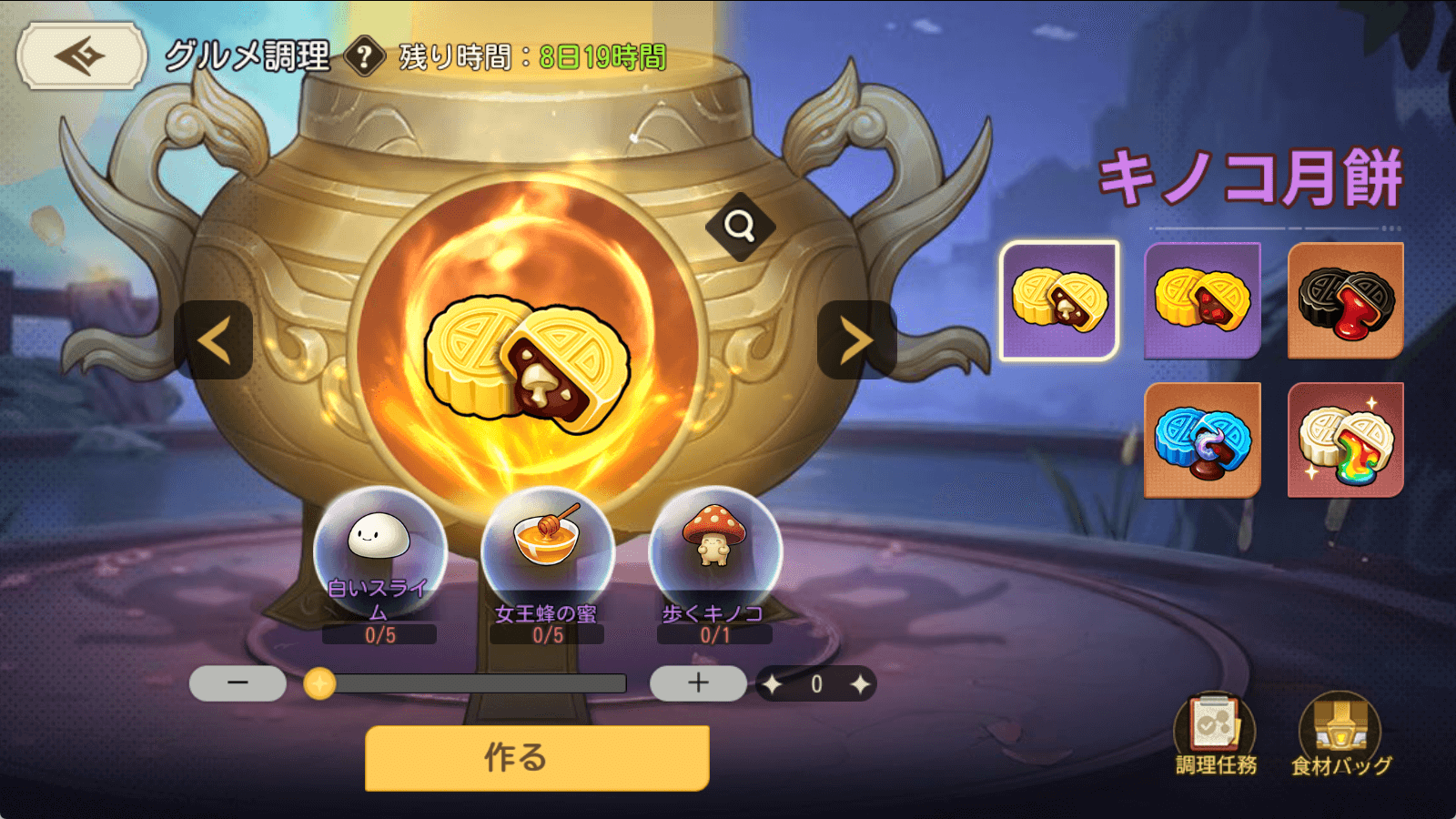Go back with the arrow button

pyautogui.click(x=81, y=56)
